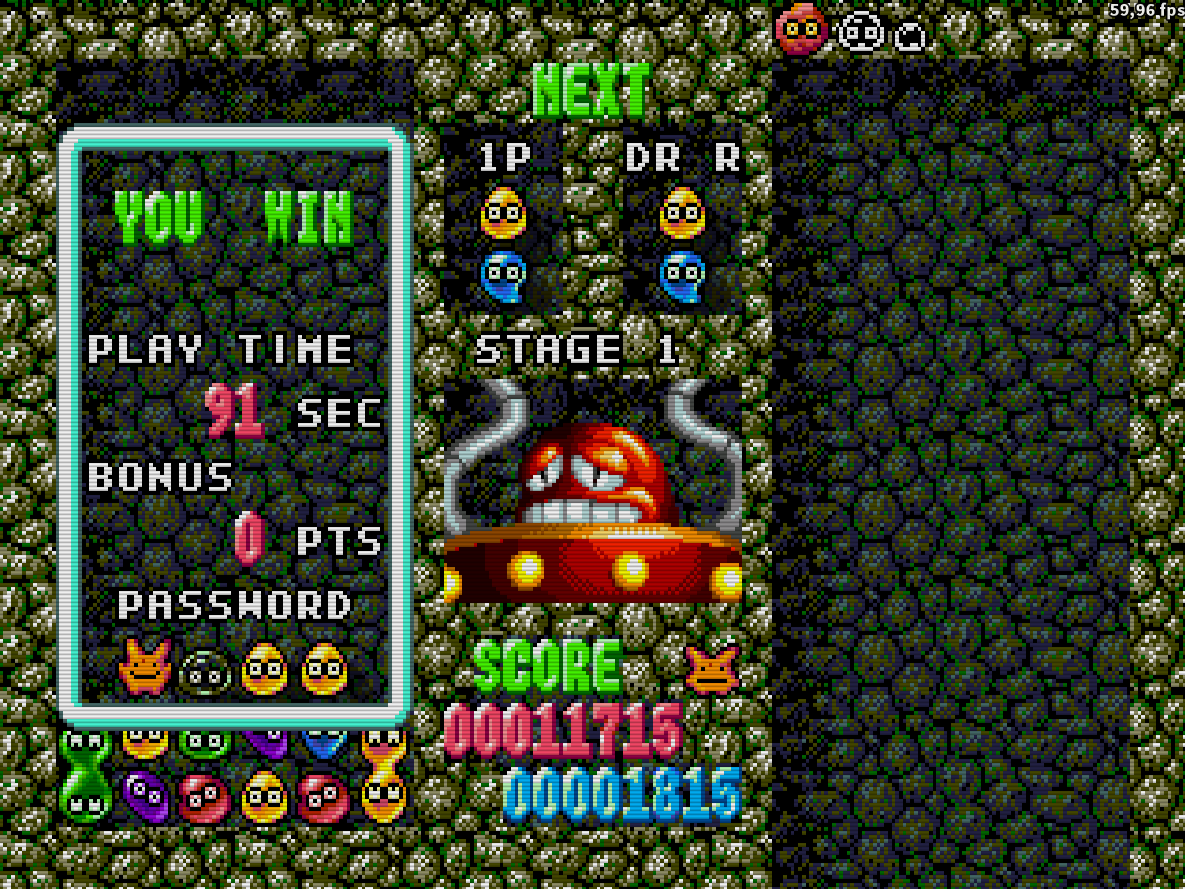Select the orange Has Bean password symbol

(145, 668)
